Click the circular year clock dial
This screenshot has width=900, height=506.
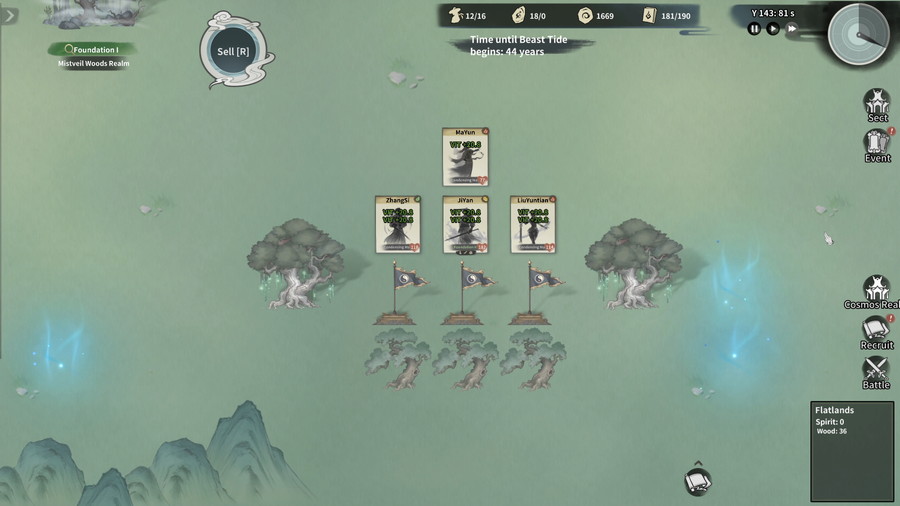(x=858, y=34)
